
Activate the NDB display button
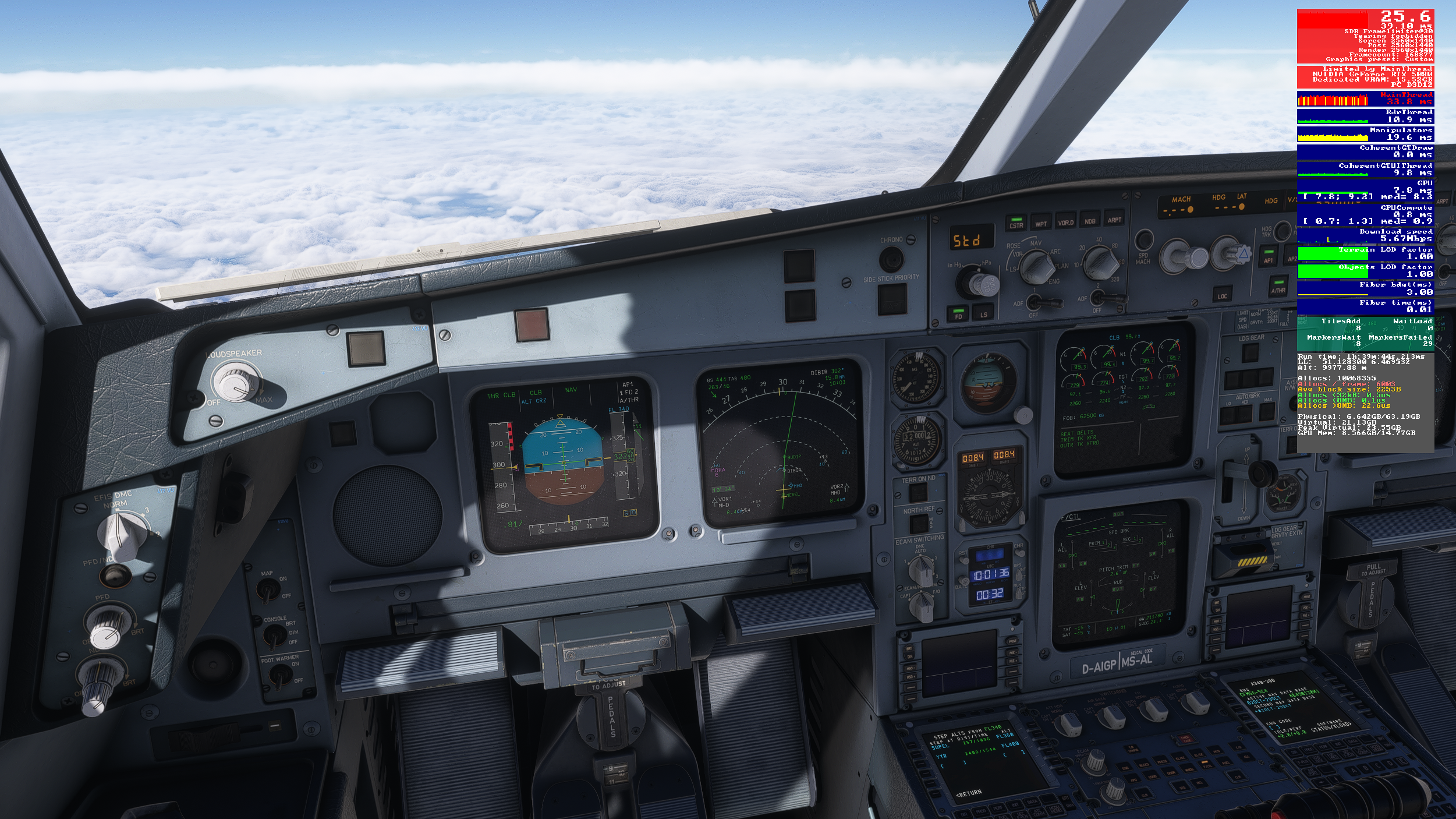click(1089, 220)
